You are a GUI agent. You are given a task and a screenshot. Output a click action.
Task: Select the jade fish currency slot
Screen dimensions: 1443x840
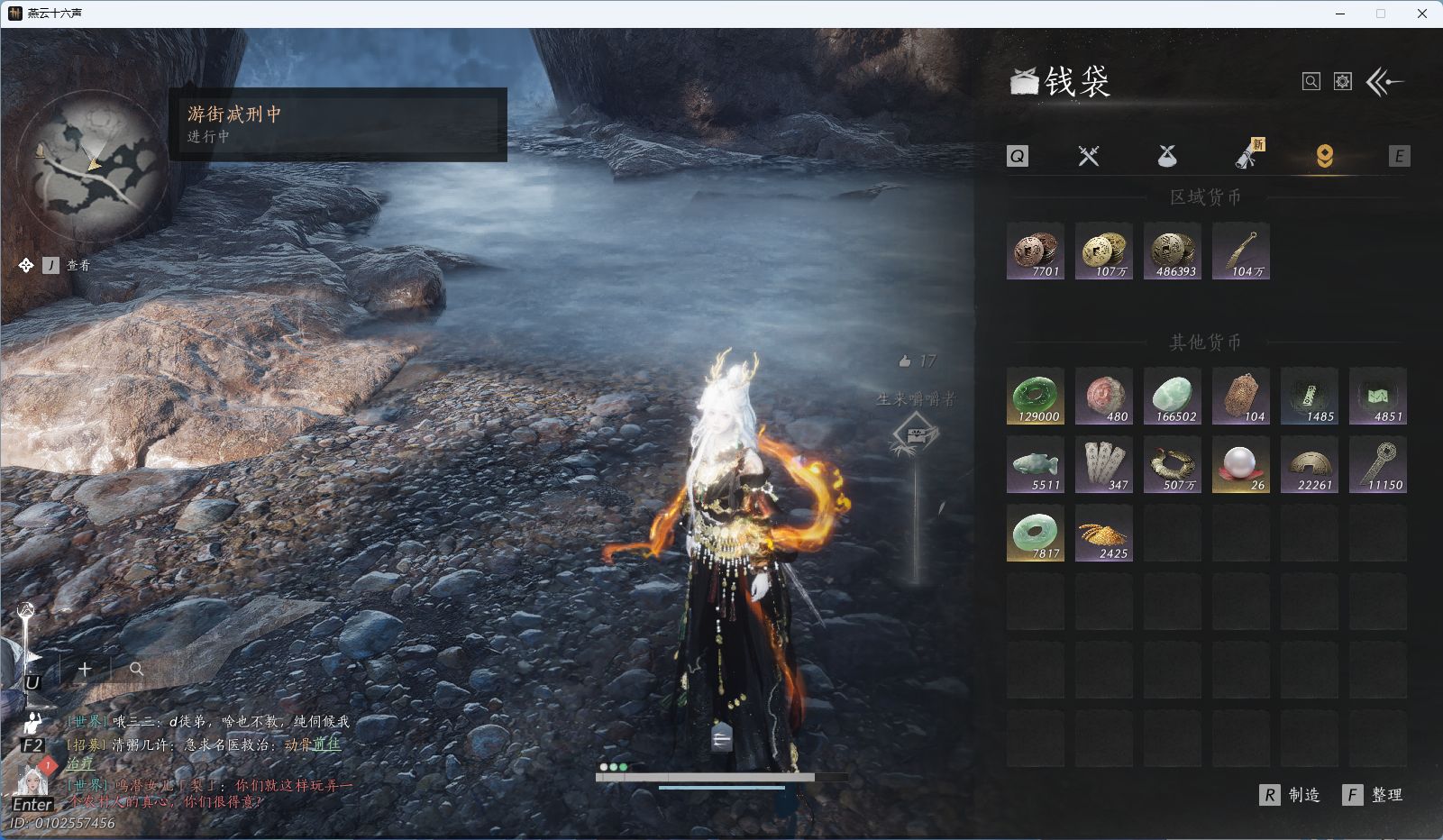click(x=1036, y=464)
